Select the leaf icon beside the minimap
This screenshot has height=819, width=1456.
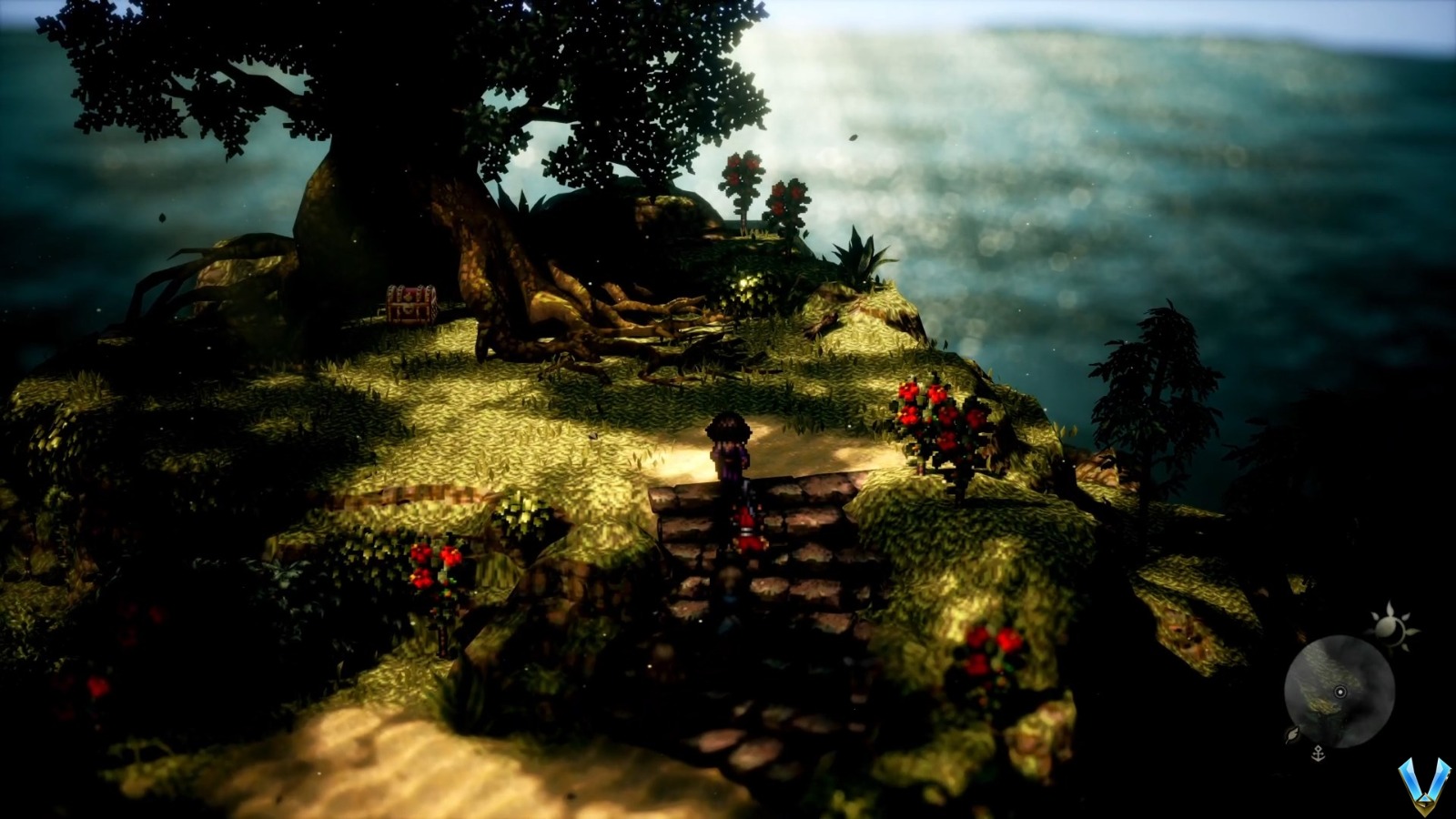point(1292,734)
